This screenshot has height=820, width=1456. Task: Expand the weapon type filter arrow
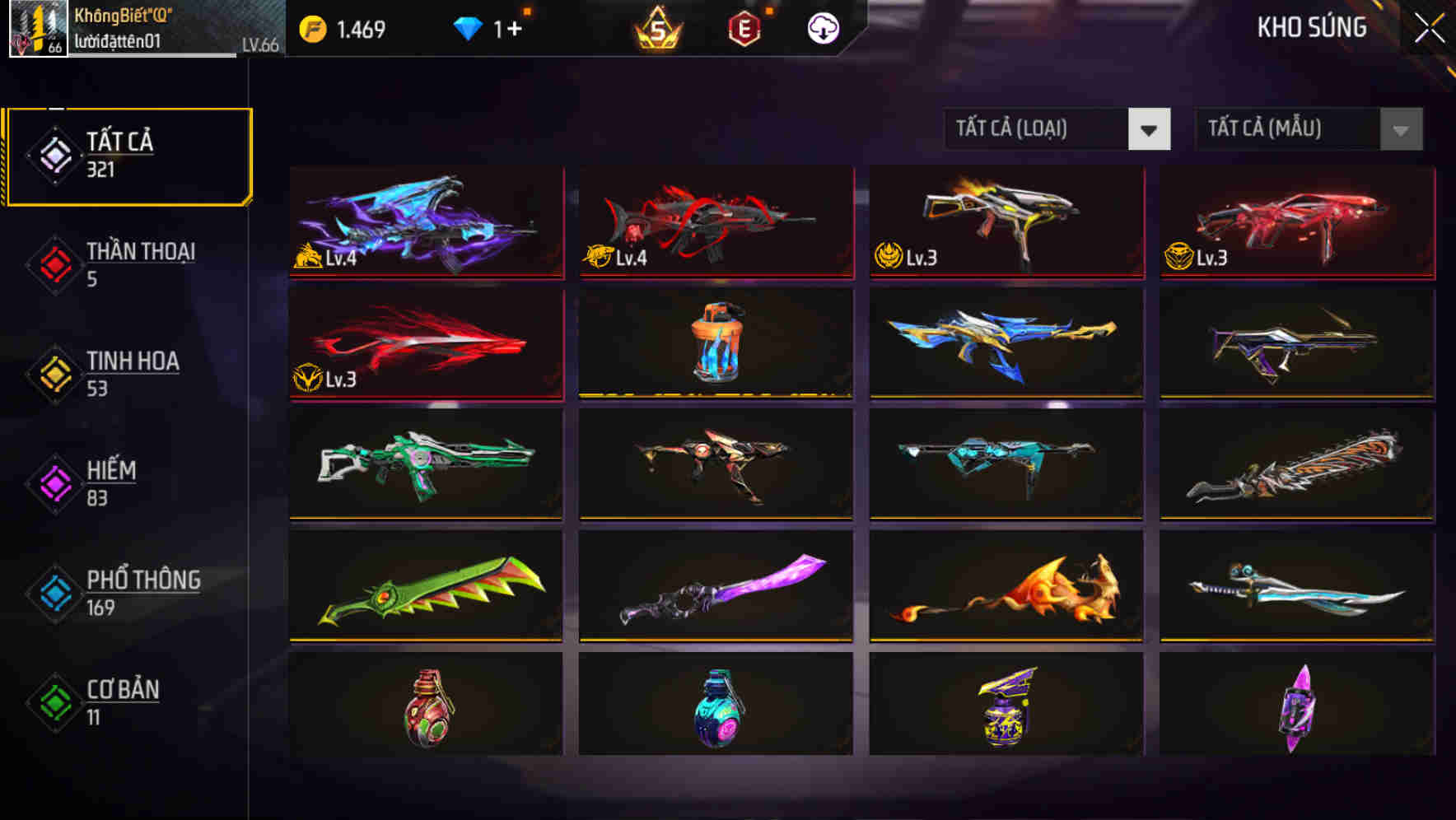pyautogui.click(x=1149, y=129)
